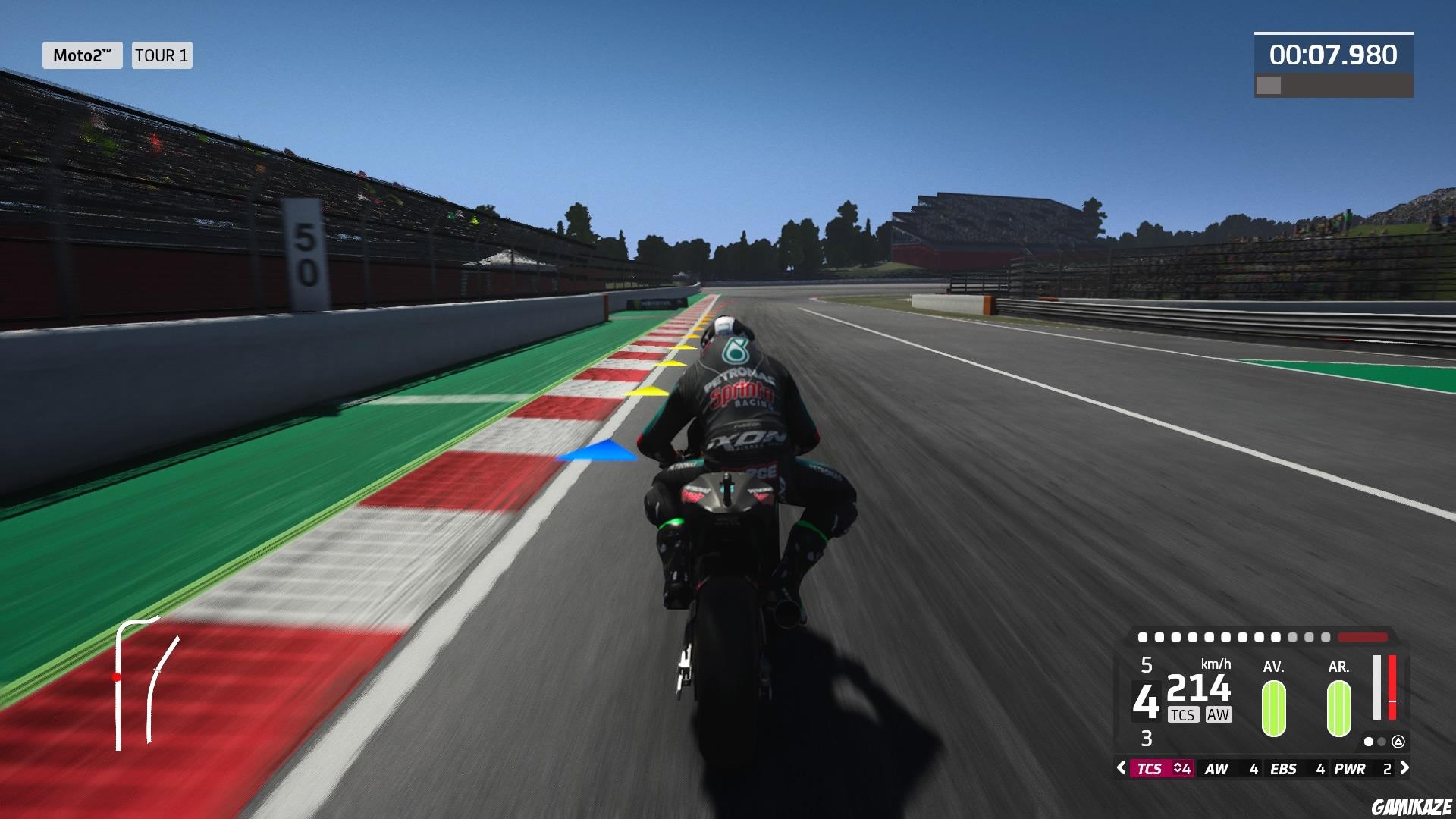This screenshot has width=1456, height=819.
Task: Open the TCS value stepper arrows
Action: (1178, 767)
